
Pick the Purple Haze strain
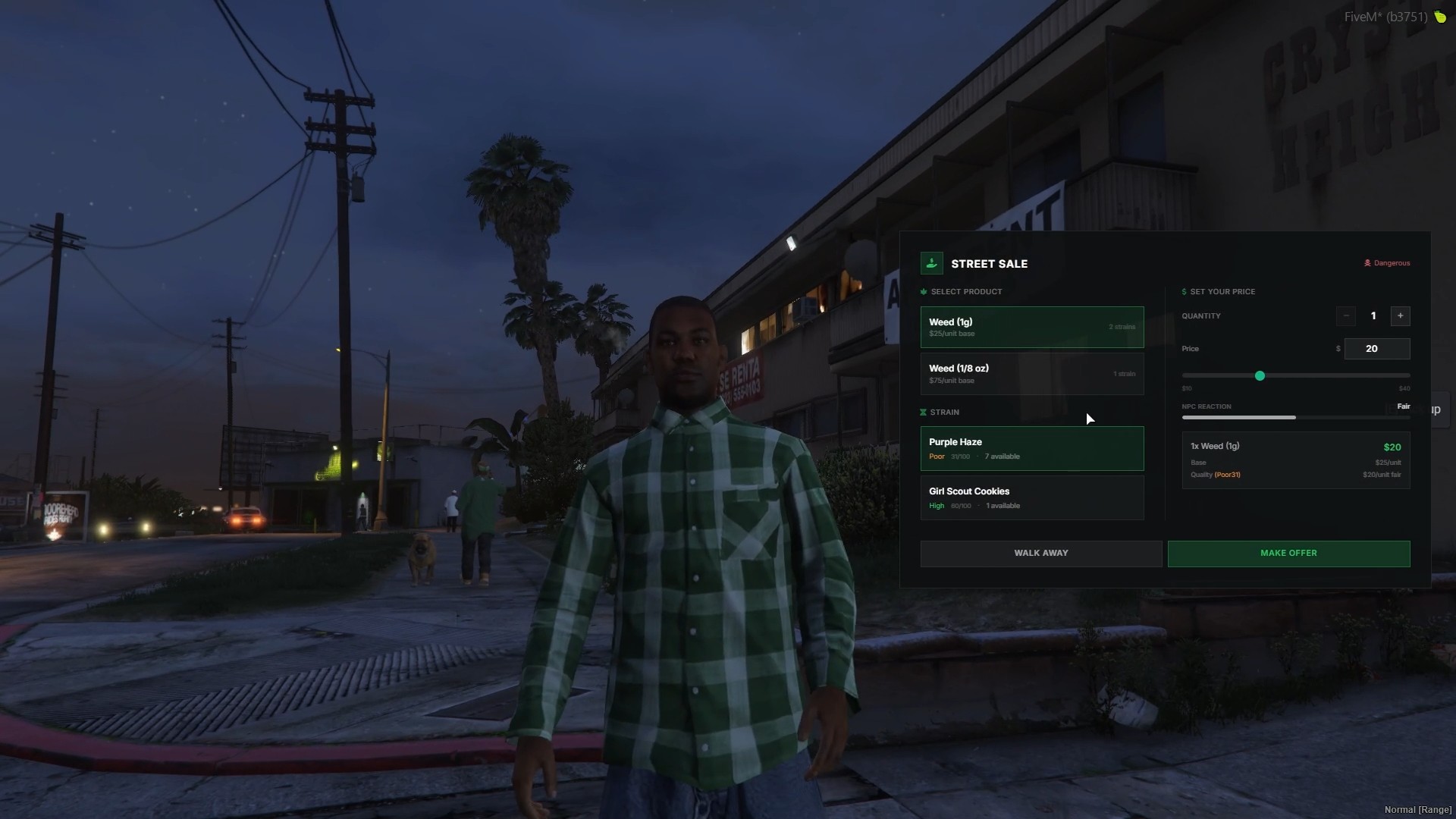click(x=1031, y=448)
